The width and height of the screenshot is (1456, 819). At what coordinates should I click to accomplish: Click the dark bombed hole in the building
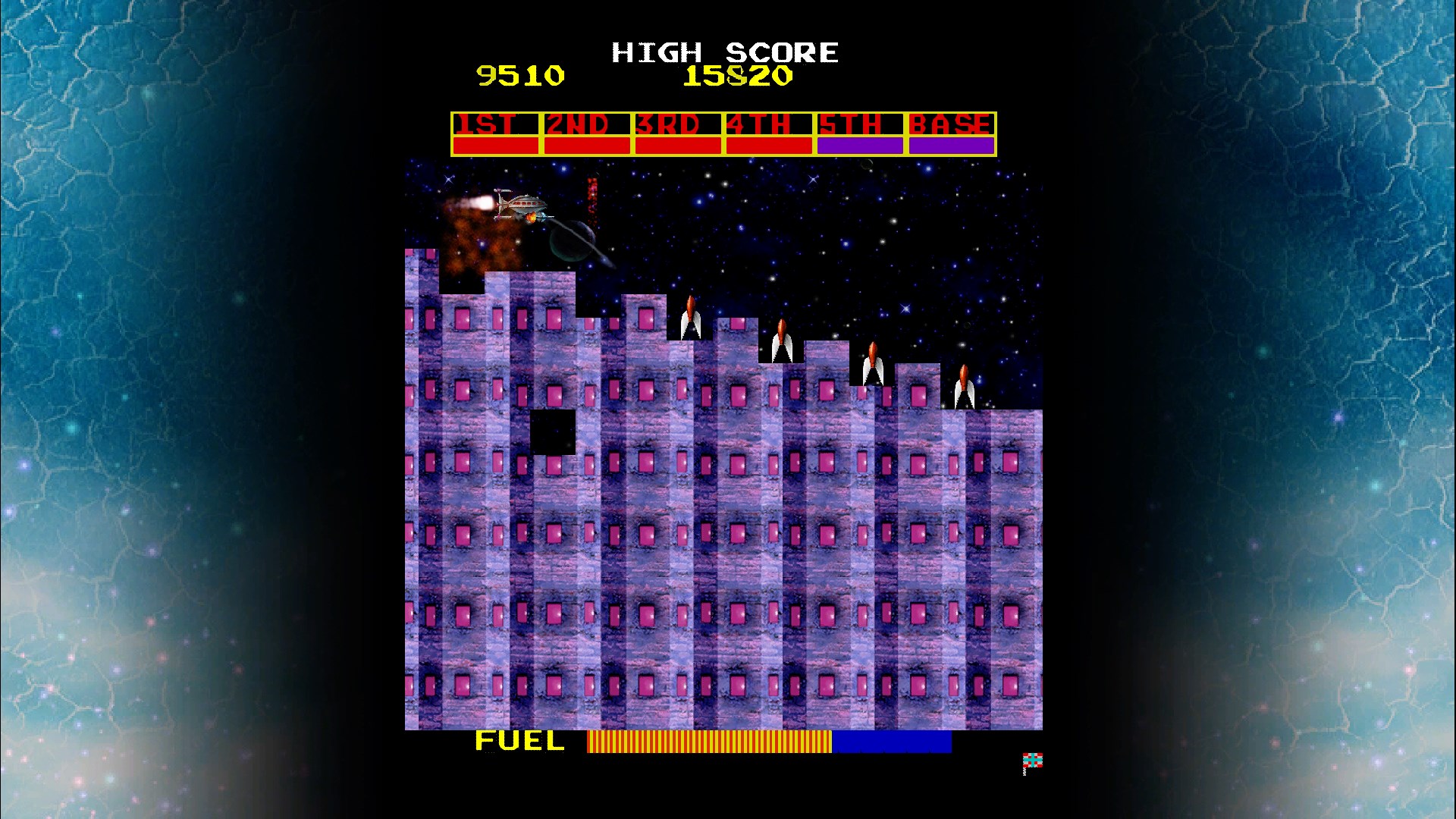[x=551, y=432]
